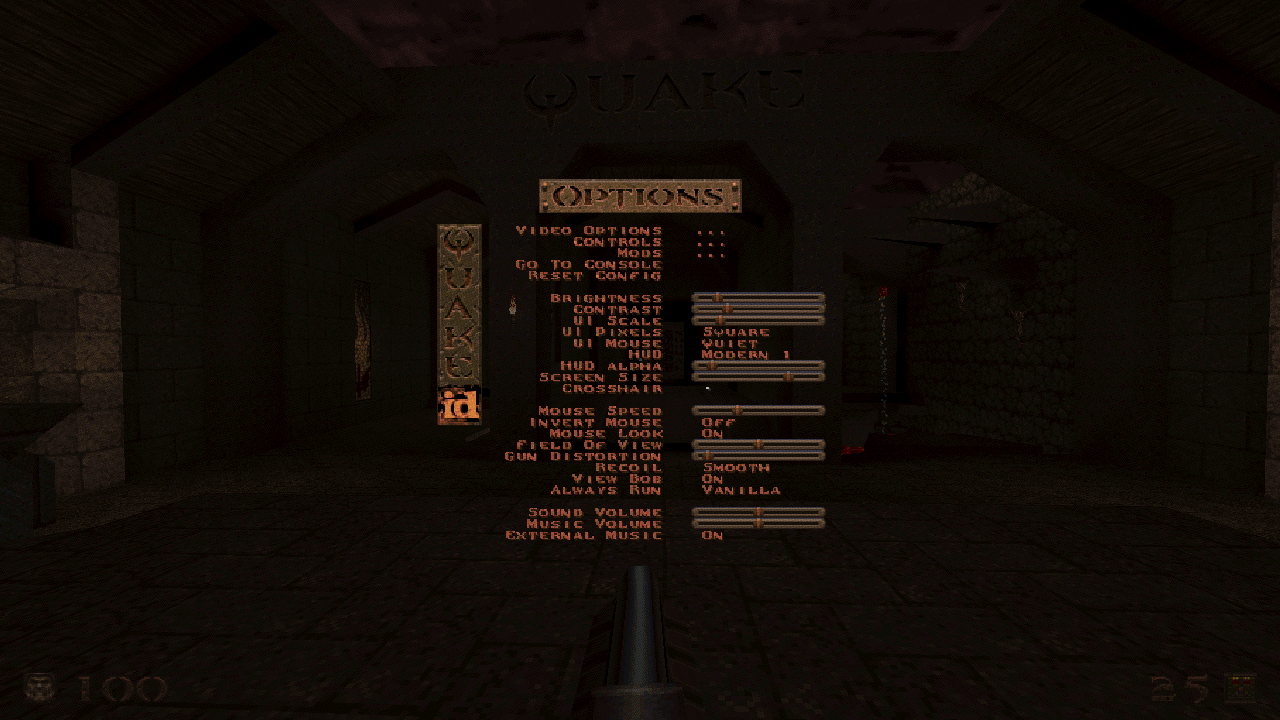This screenshot has height=720, width=1280.
Task: Disable Mouse Look
Action: (713, 433)
